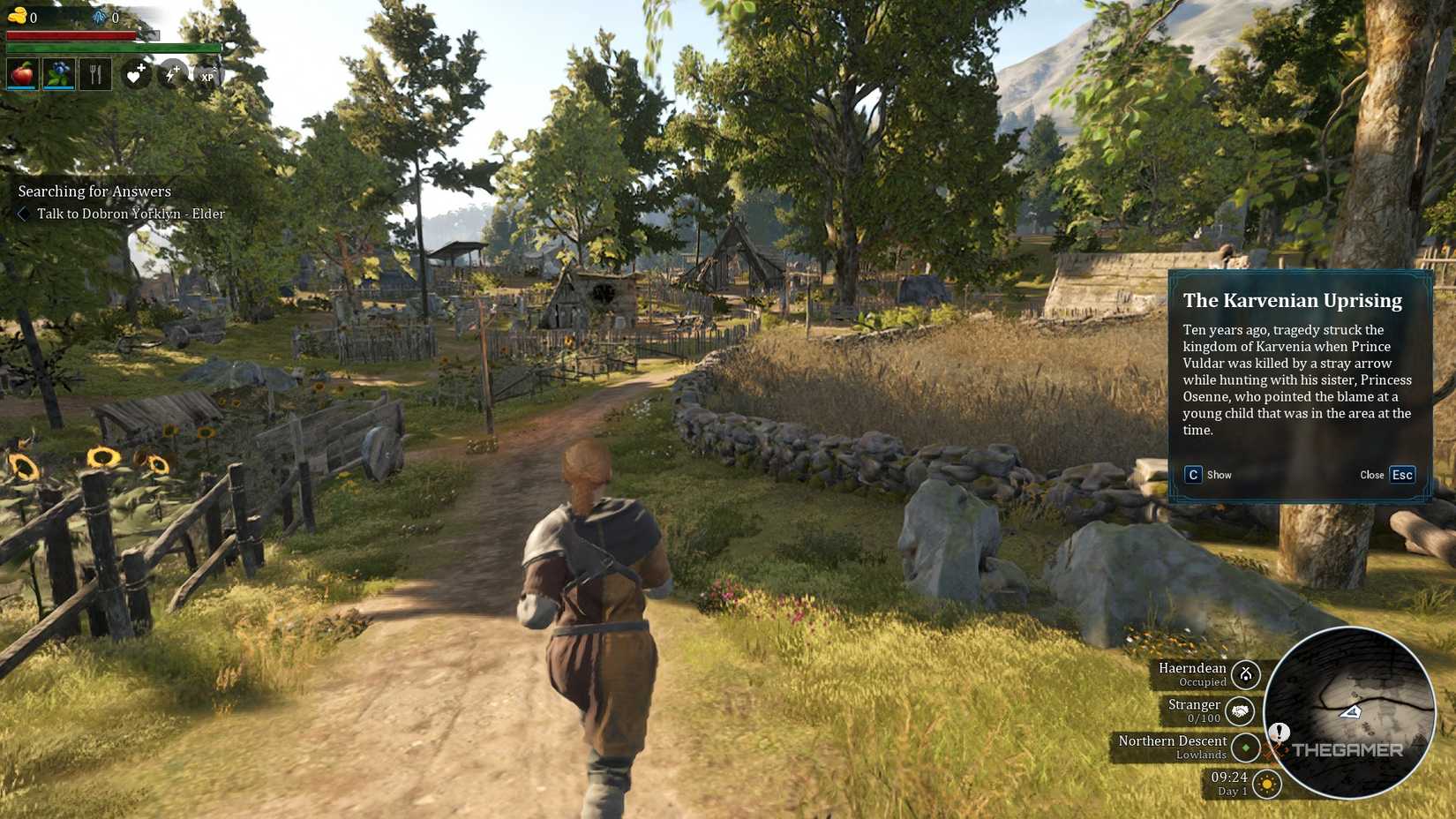Click the sun time-of-day icon
The width and height of the screenshot is (1456, 819).
1267,784
